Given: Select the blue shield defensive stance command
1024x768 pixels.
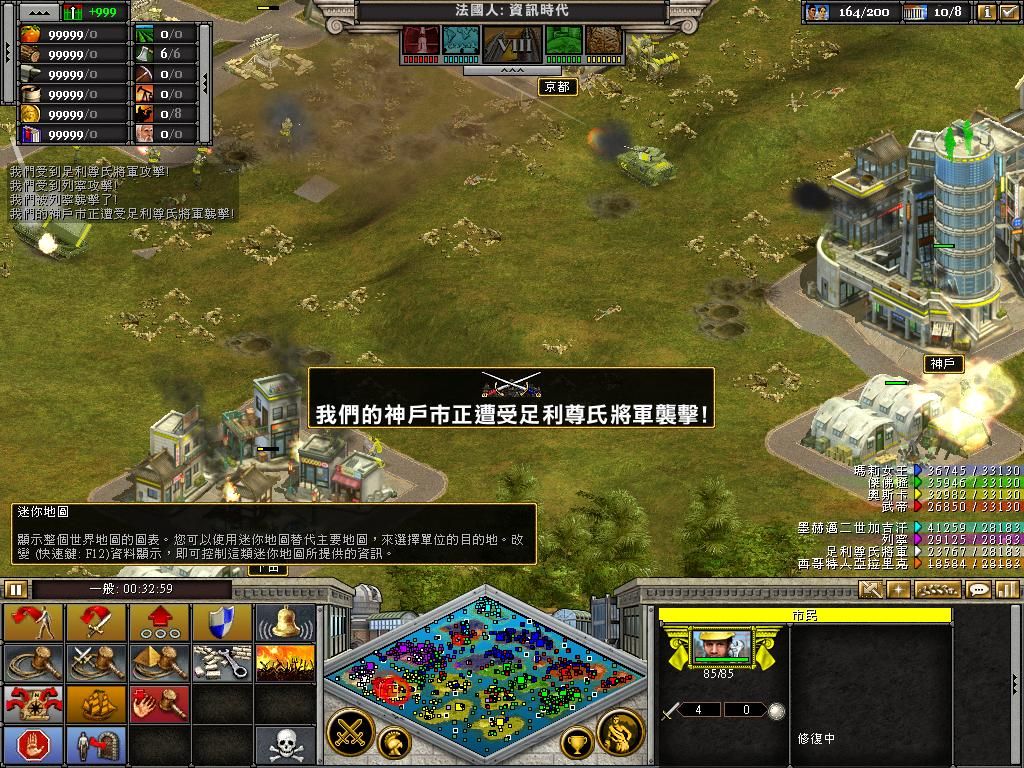Looking at the screenshot, I should pos(221,622).
